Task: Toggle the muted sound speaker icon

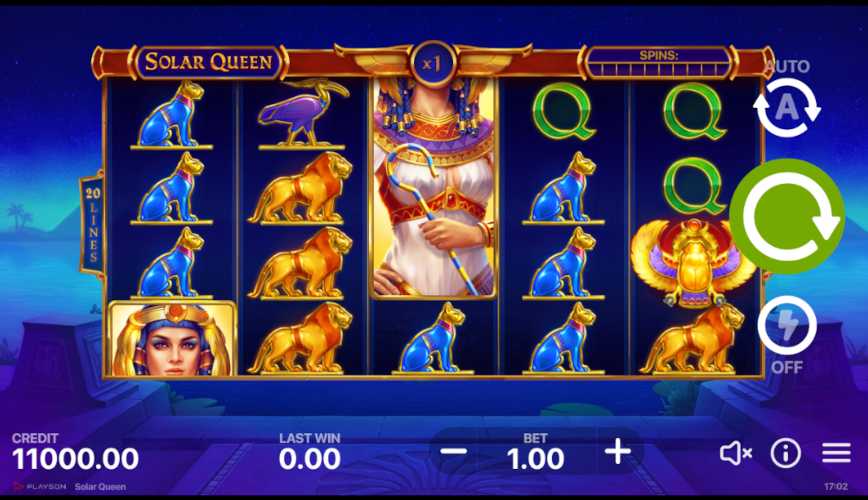Action: 735,453
